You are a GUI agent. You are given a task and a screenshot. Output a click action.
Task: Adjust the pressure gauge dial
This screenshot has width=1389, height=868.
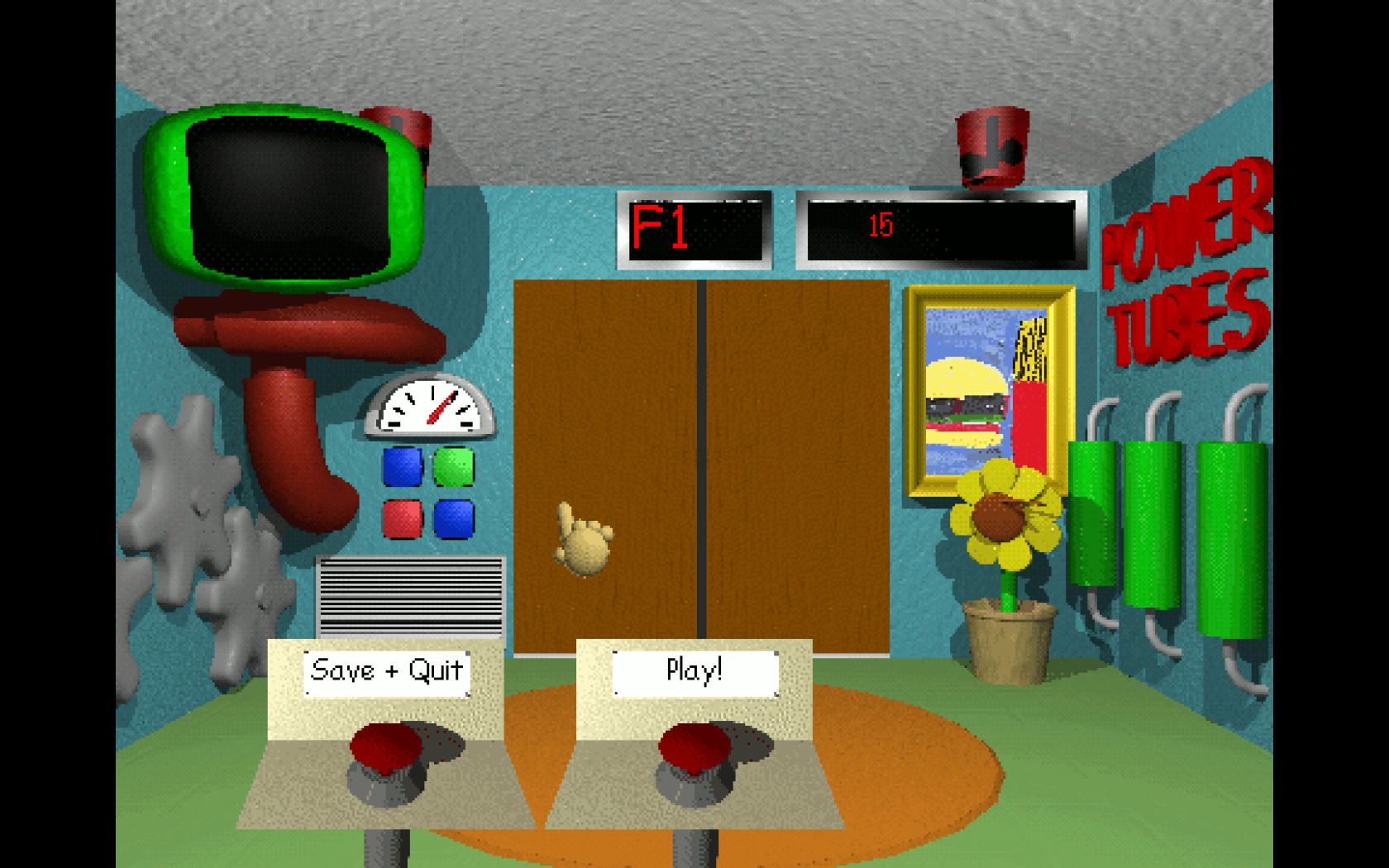tap(430, 408)
